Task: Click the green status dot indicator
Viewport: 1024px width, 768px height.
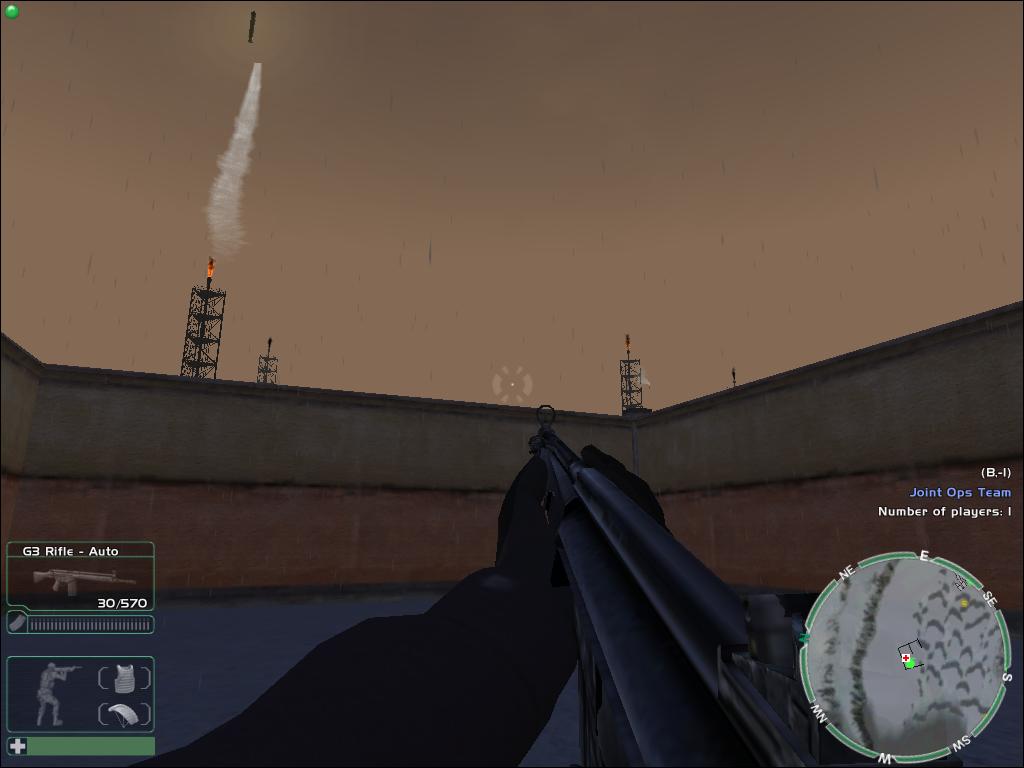Action: [12, 12]
